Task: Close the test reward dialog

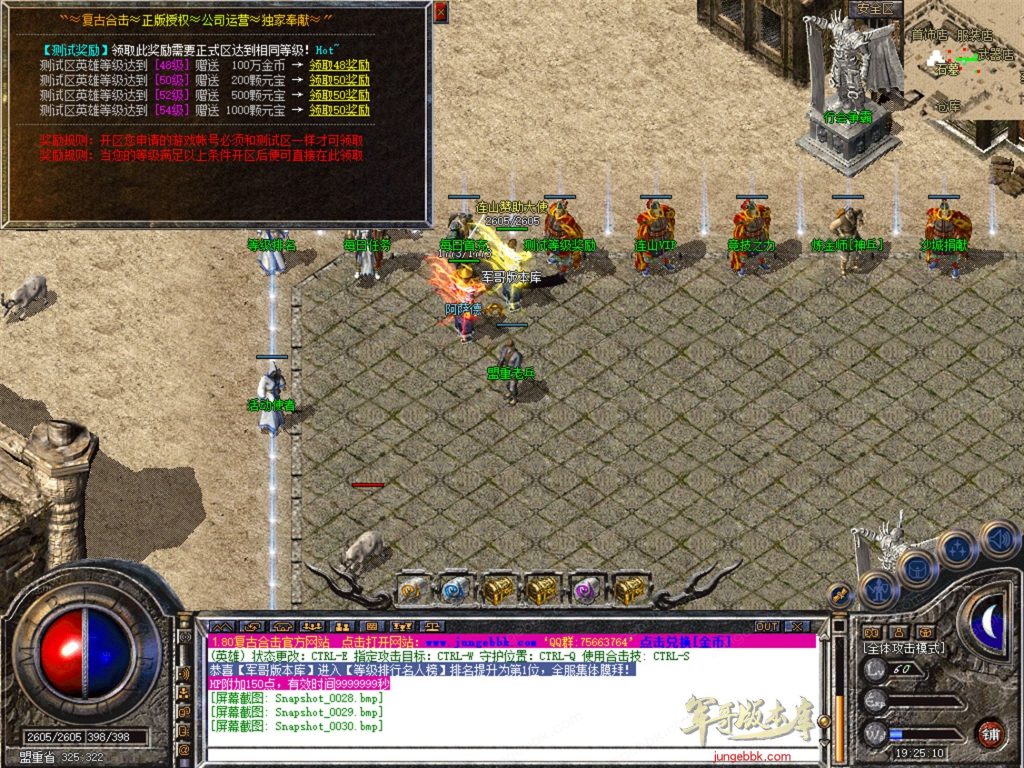Action: 441,12
